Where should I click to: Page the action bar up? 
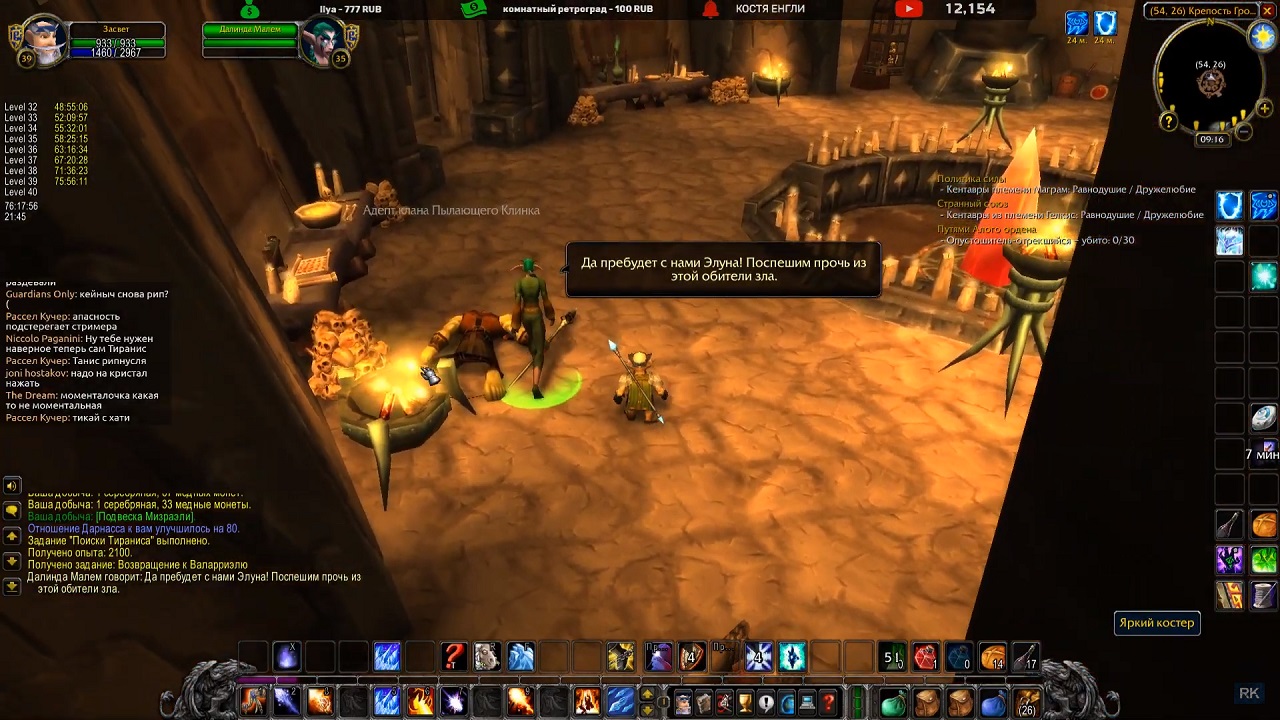pyautogui.click(x=647, y=694)
